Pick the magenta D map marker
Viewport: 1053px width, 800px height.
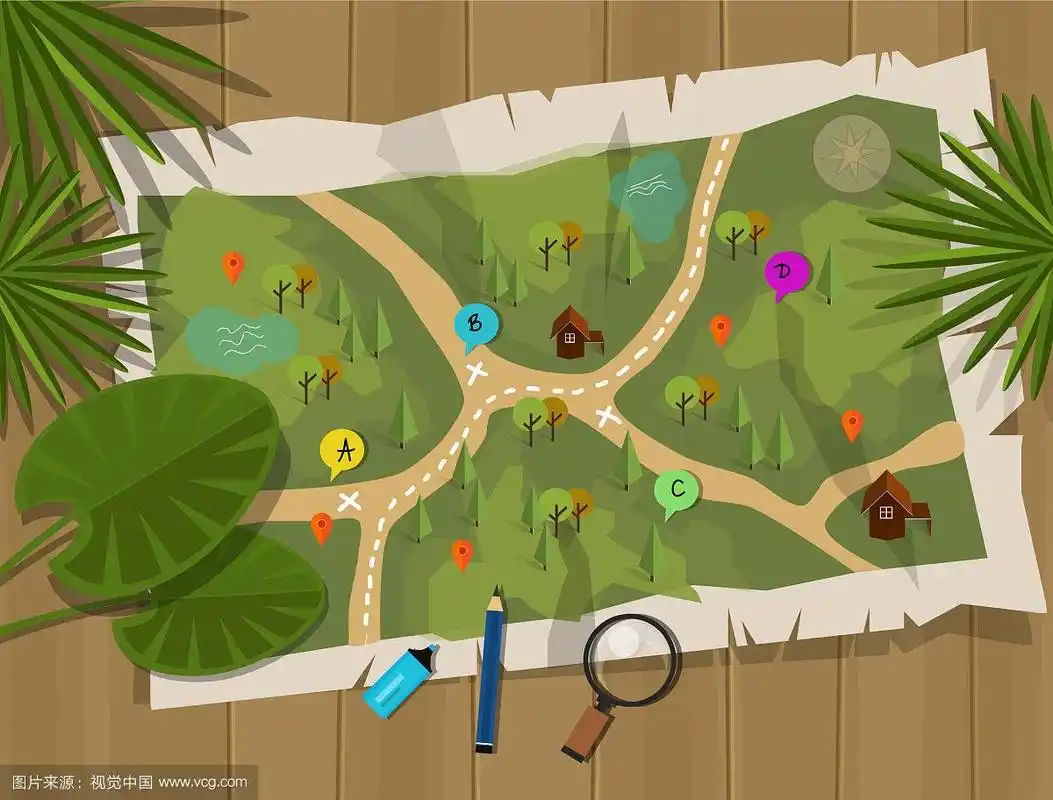[786, 272]
